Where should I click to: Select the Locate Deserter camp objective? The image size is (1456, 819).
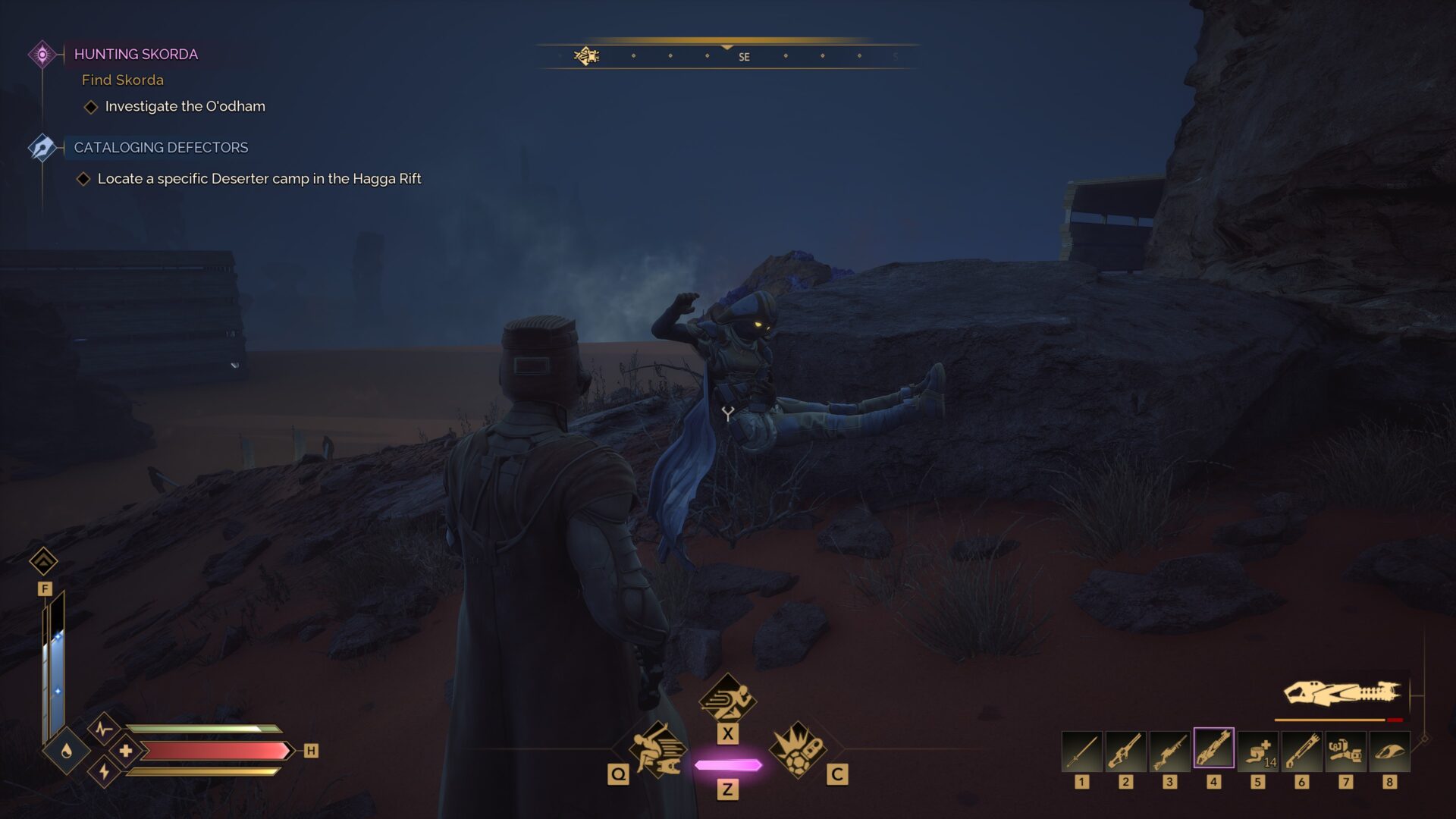tap(259, 179)
